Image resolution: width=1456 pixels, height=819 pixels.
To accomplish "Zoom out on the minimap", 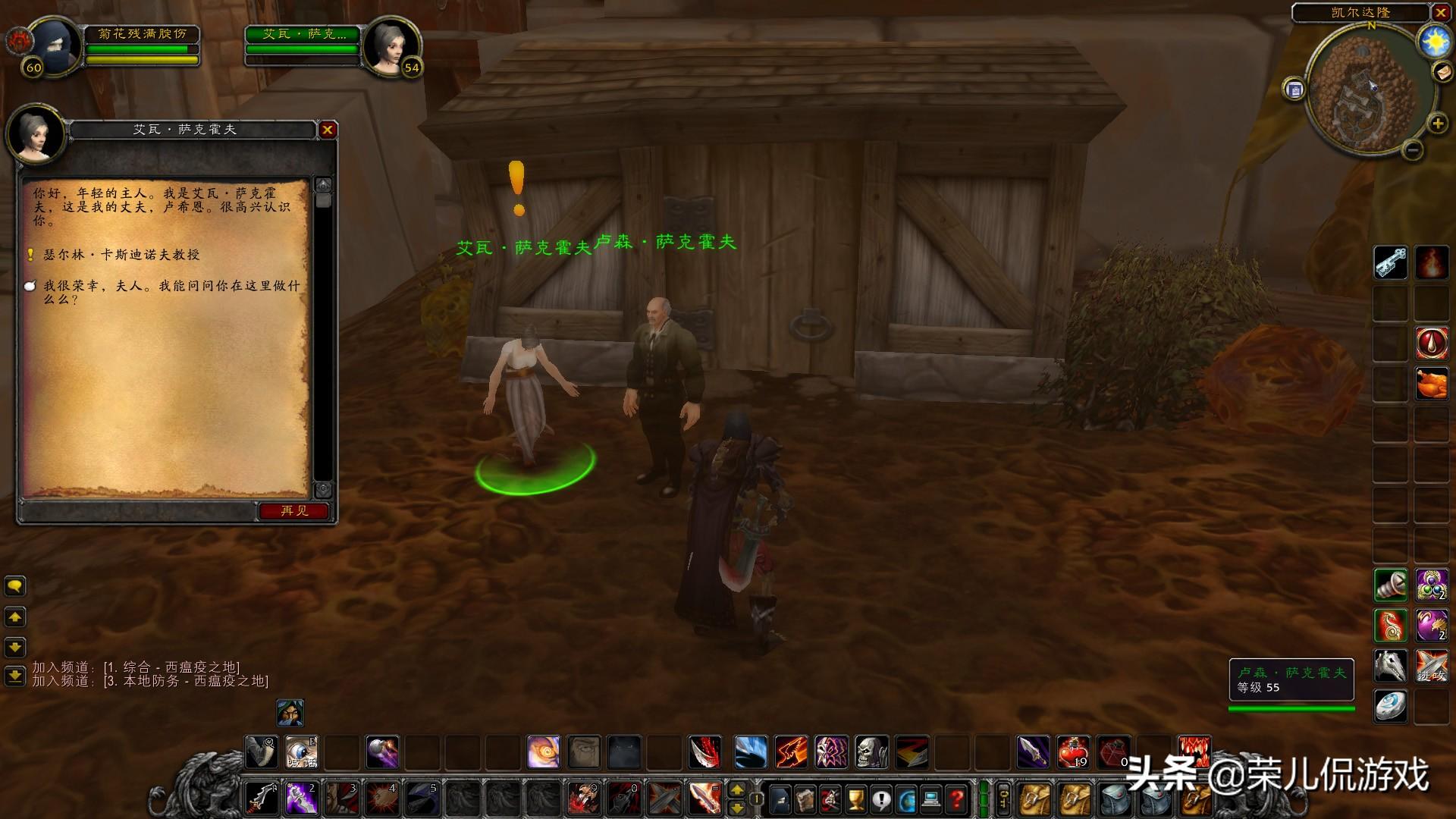I will [x=1412, y=150].
